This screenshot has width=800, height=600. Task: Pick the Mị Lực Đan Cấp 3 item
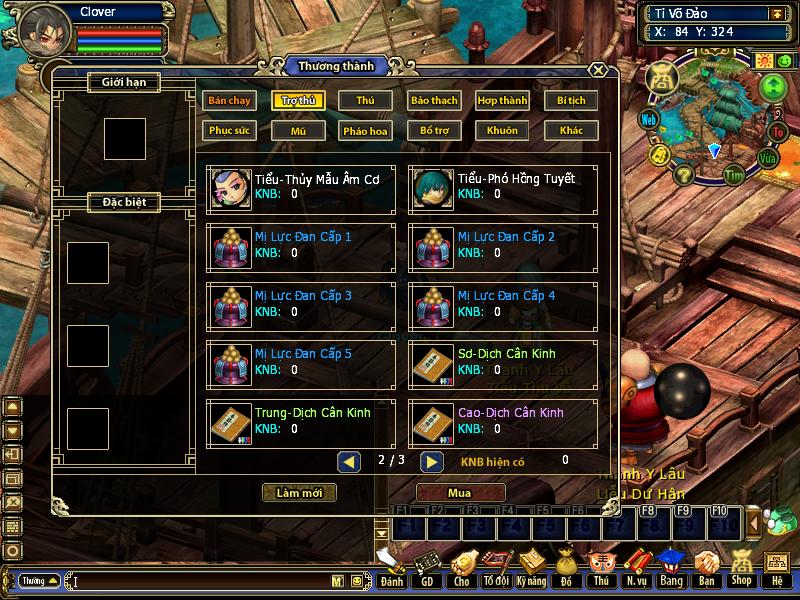pos(301,305)
